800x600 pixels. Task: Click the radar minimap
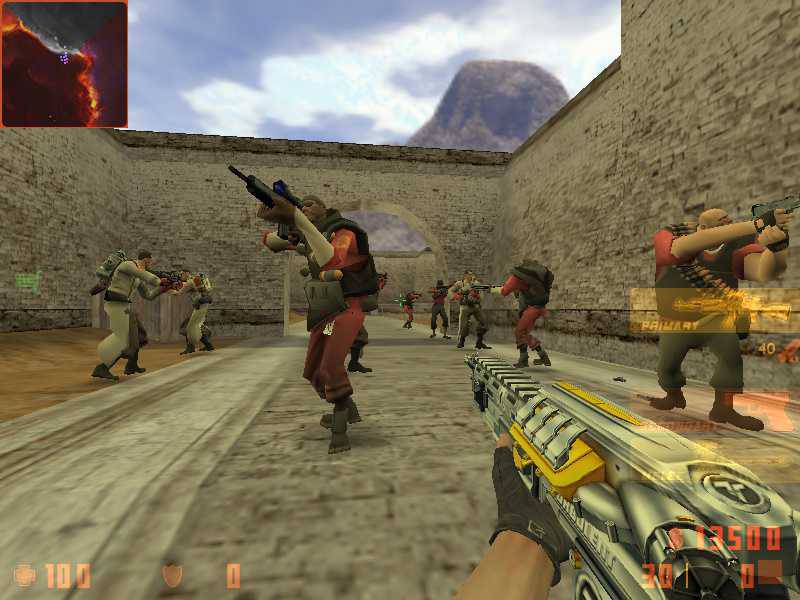pos(64,64)
